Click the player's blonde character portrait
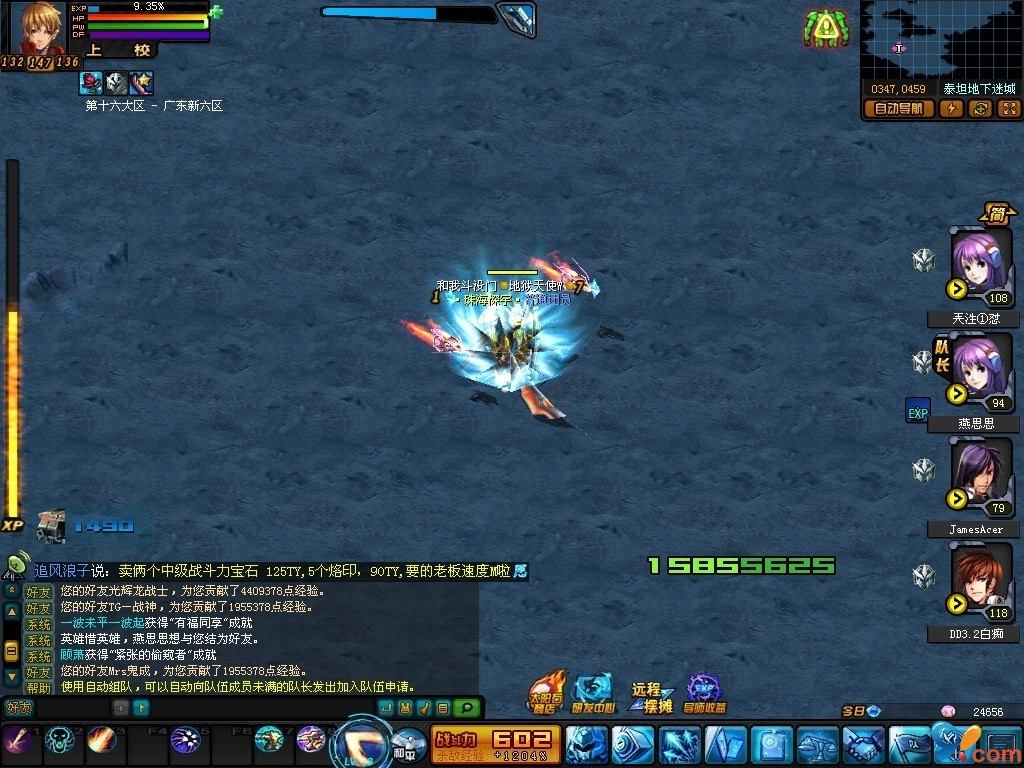The image size is (1024, 768). click(40, 28)
